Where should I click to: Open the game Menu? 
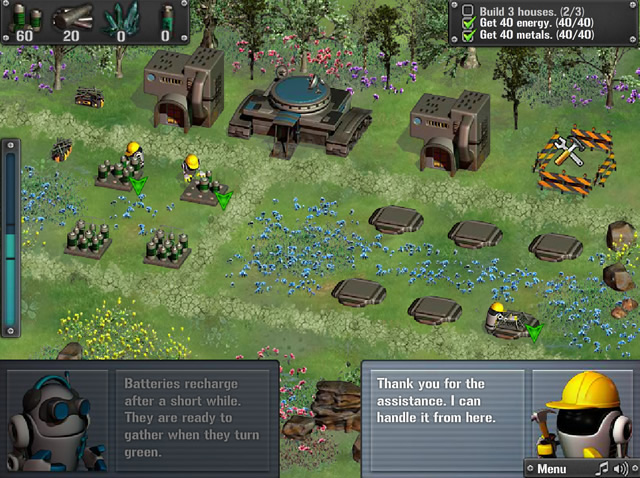click(x=552, y=468)
